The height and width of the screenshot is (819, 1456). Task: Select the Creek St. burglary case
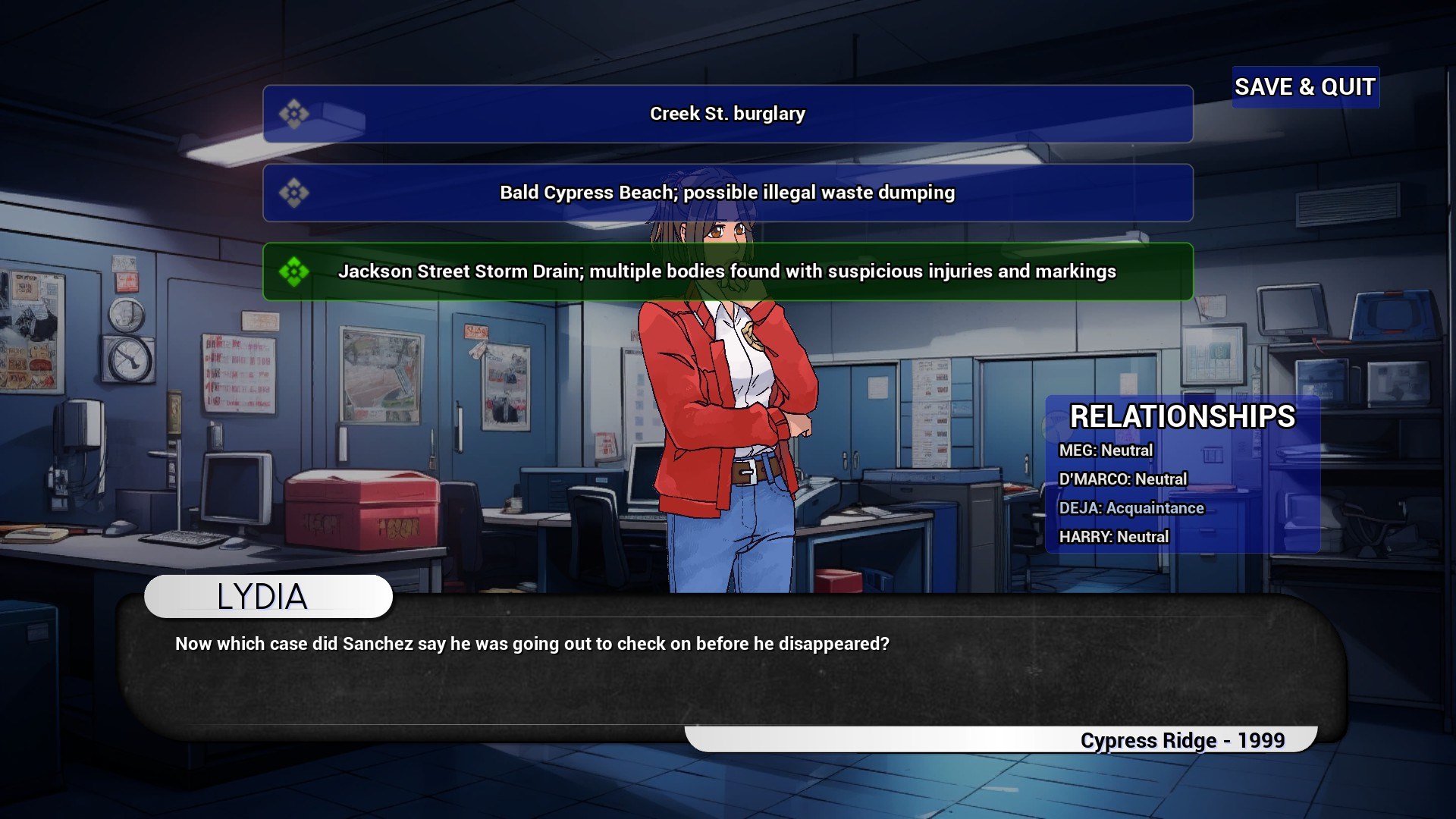pyautogui.click(x=726, y=114)
